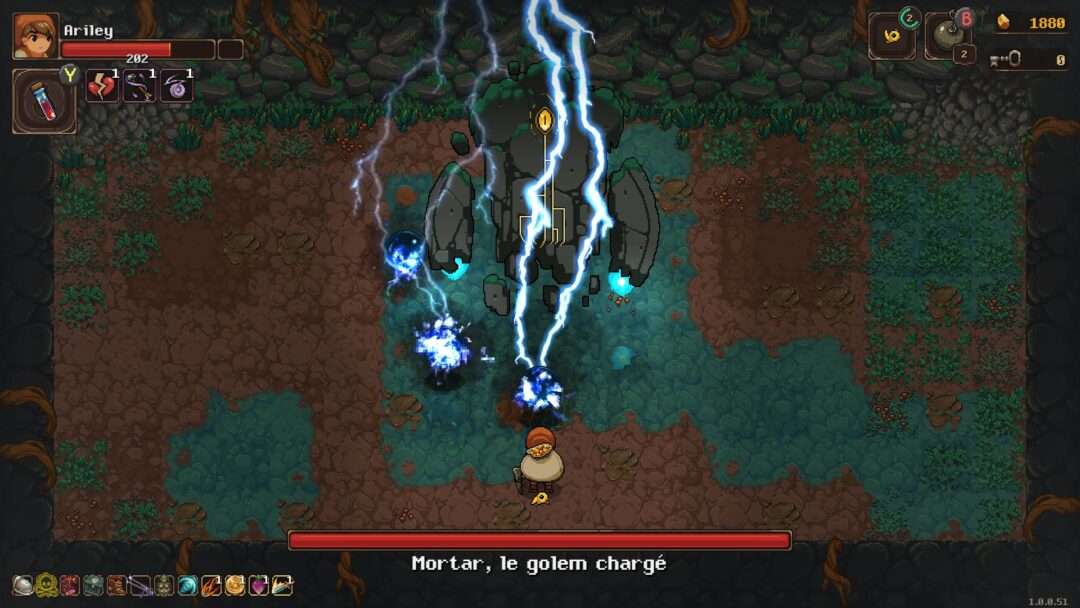This screenshot has height=608, width=1080.
Task: Select the red meat relic icon
Action: tap(69, 585)
